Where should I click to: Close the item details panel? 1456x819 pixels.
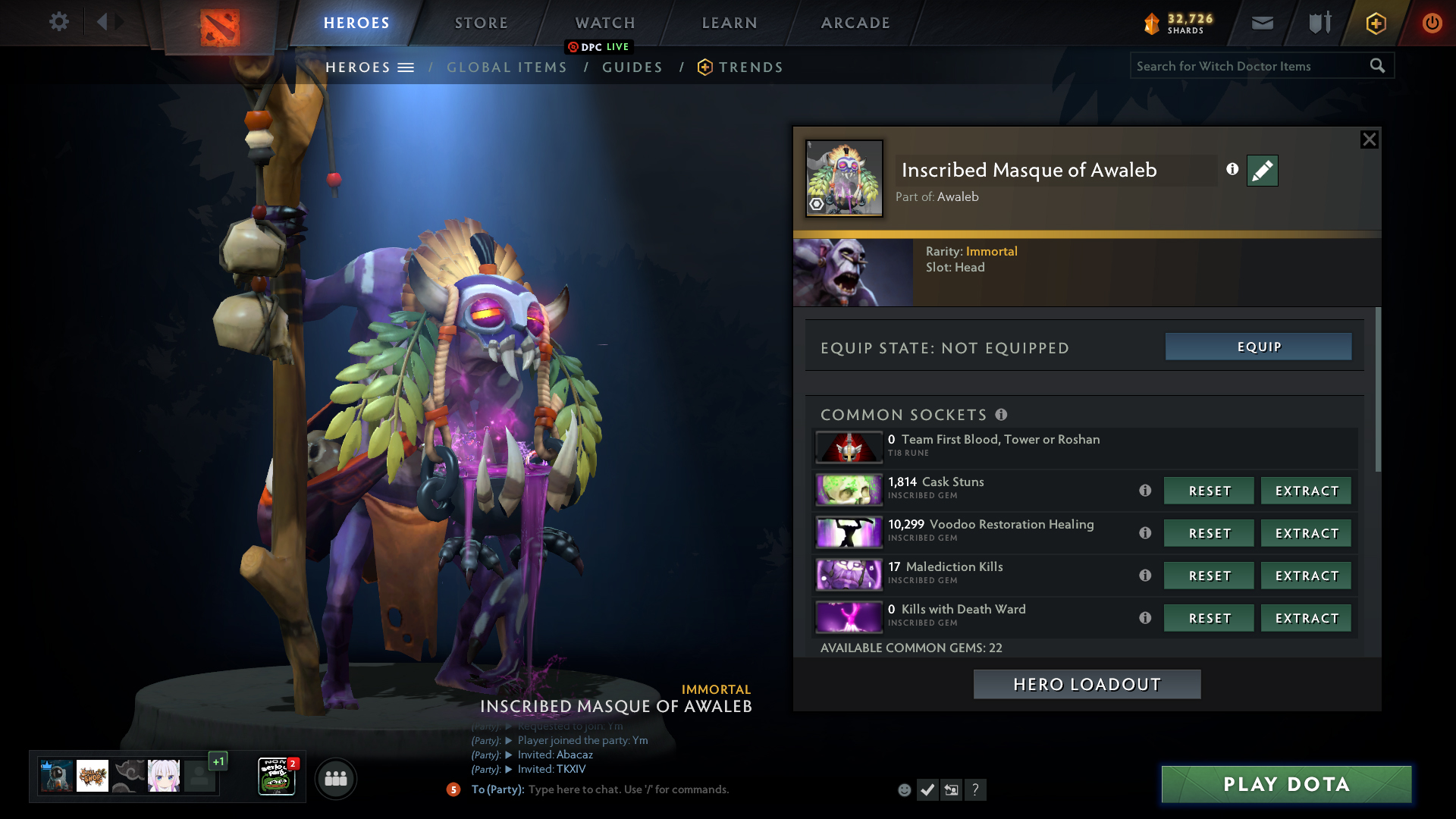point(1369,140)
